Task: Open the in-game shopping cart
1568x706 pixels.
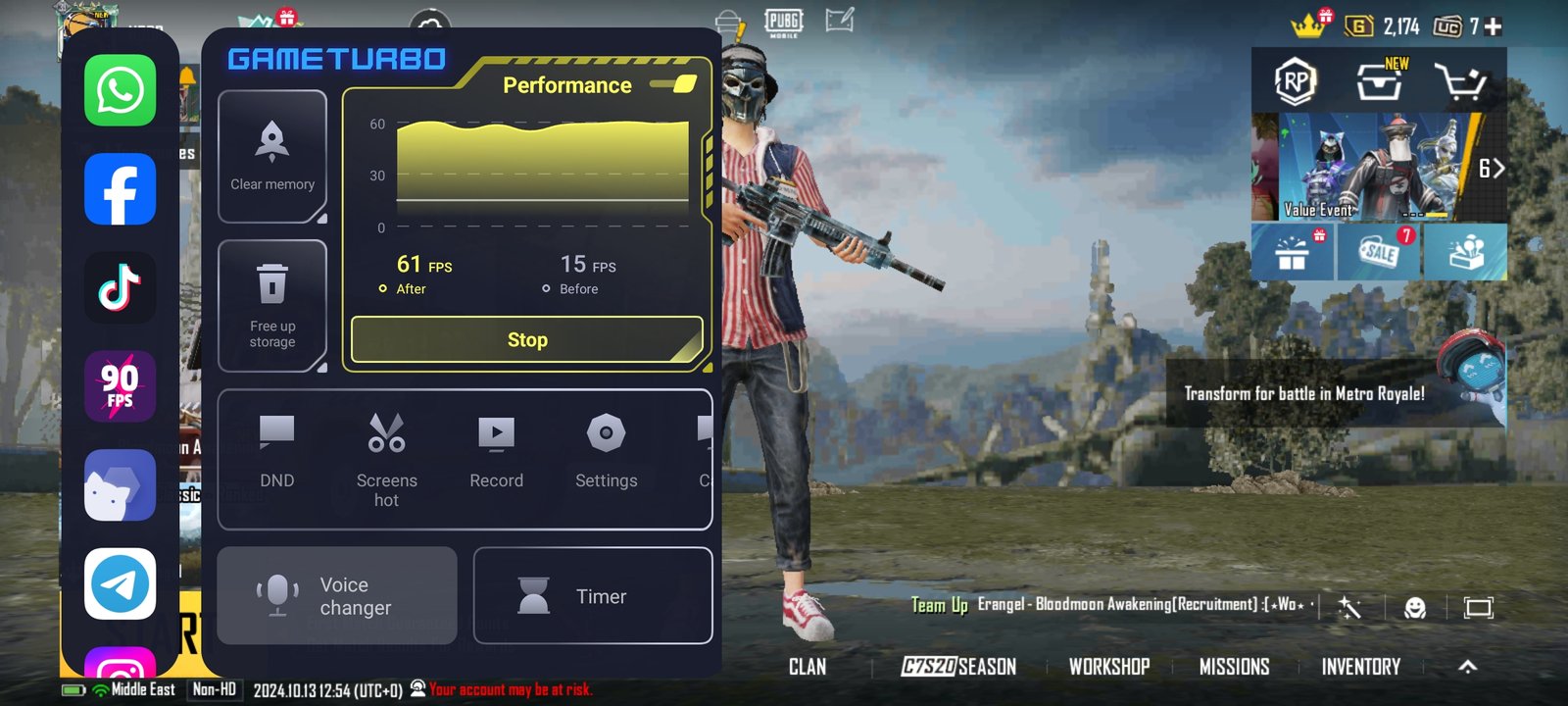Action: pos(1465,82)
